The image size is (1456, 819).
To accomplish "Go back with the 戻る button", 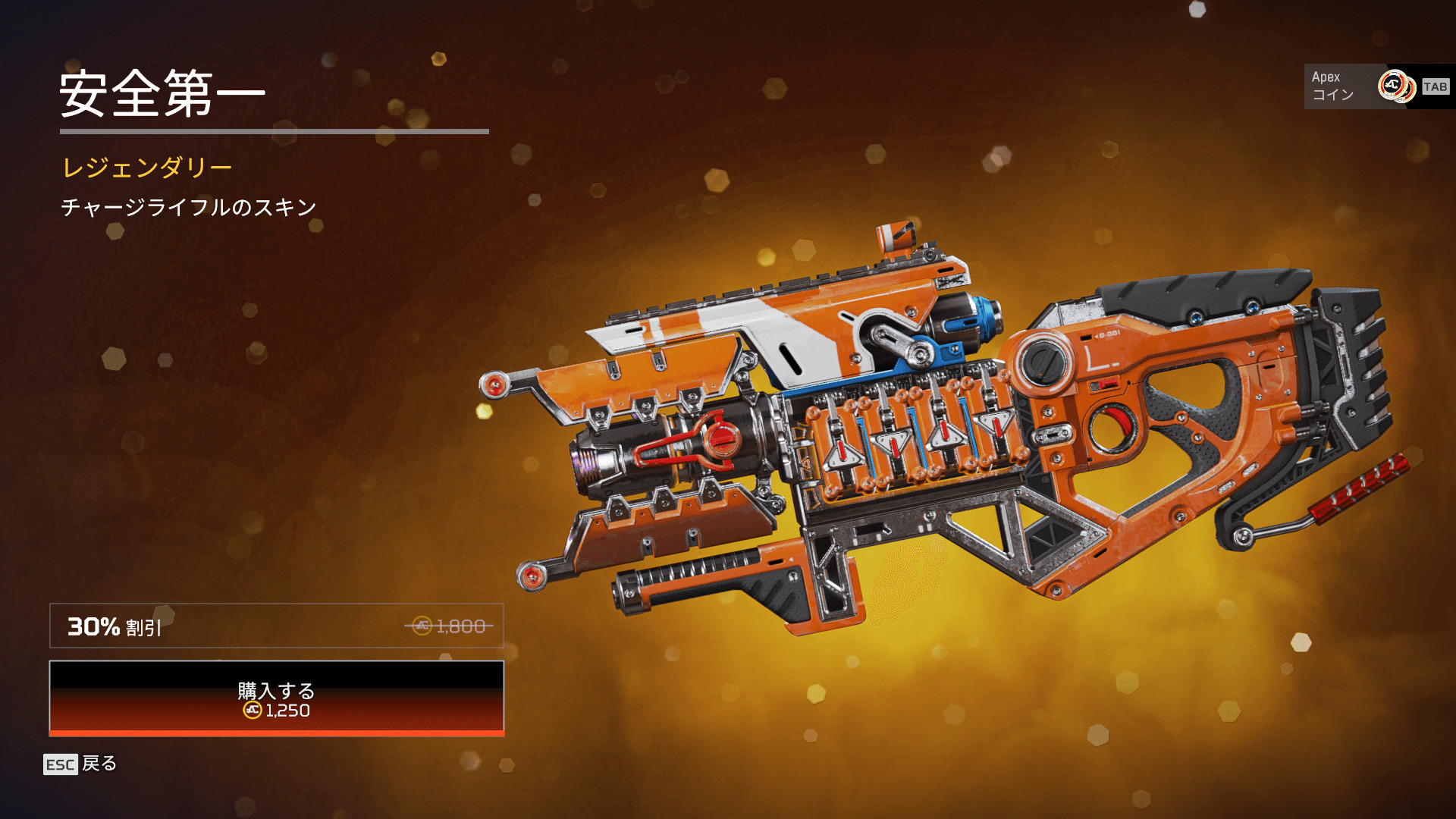I will click(81, 764).
